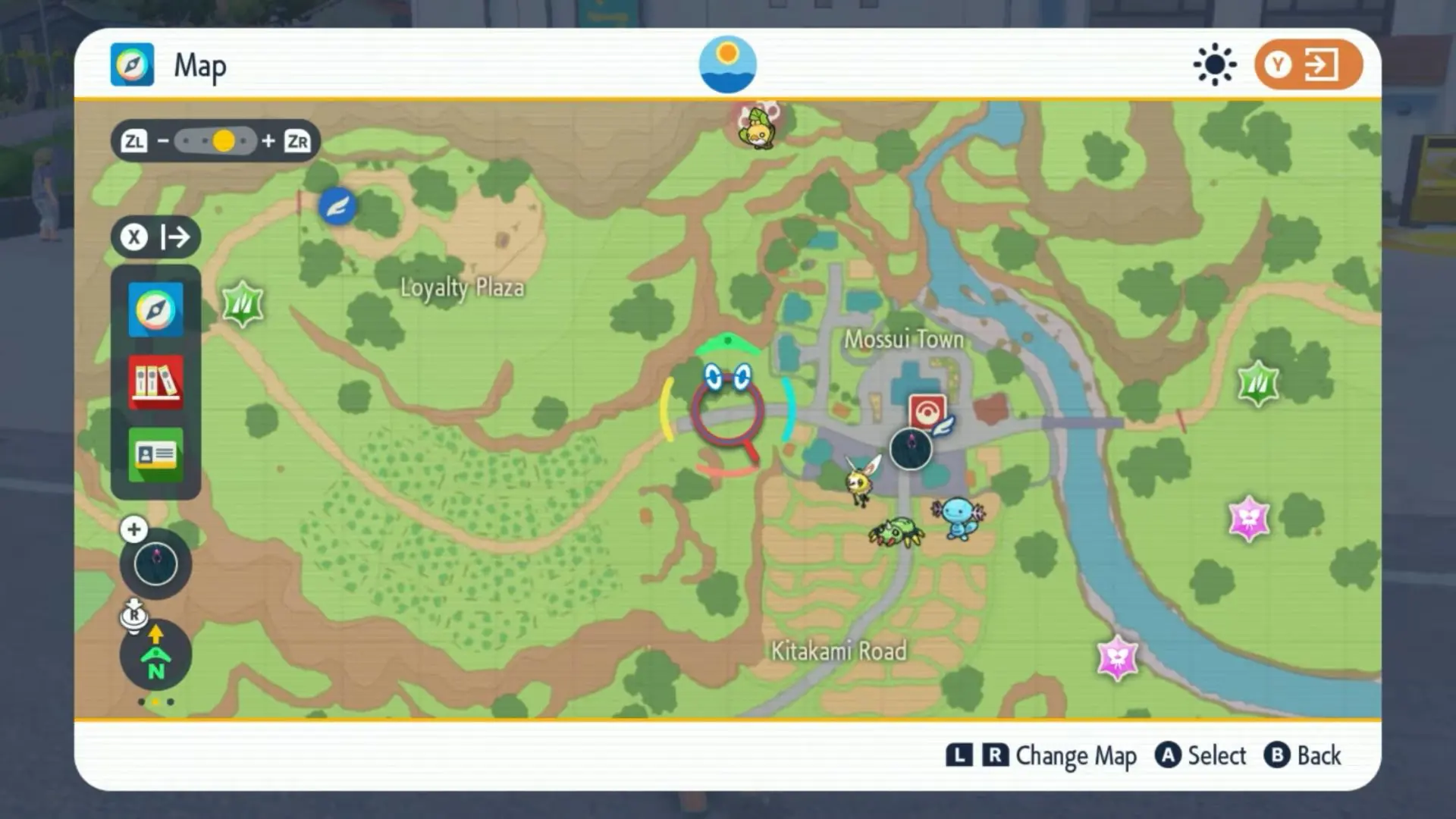The height and width of the screenshot is (819, 1456).
Task: Toggle the north-lock compass button
Action: tap(155, 654)
